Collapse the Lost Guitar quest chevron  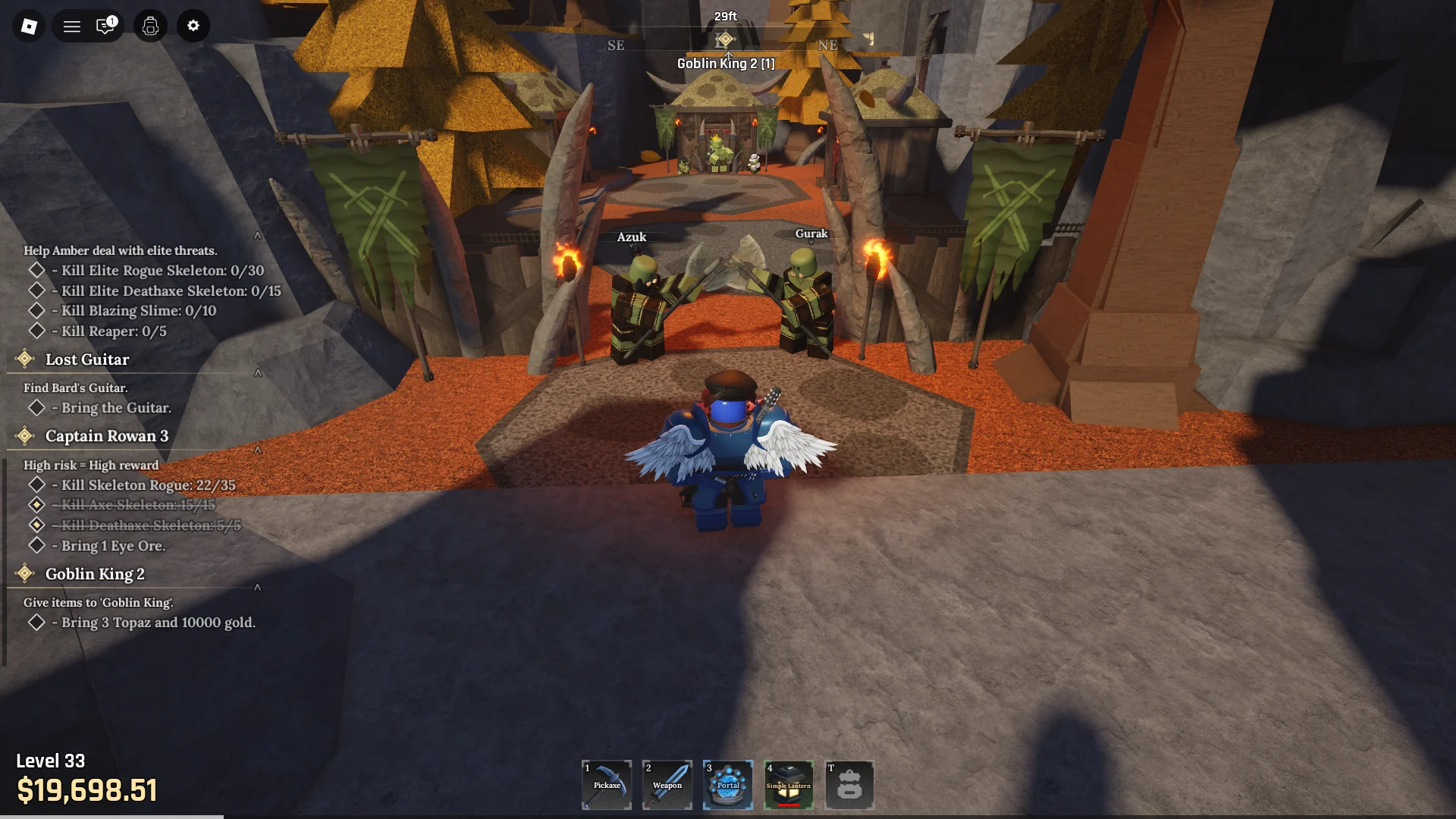pos(258,373)
